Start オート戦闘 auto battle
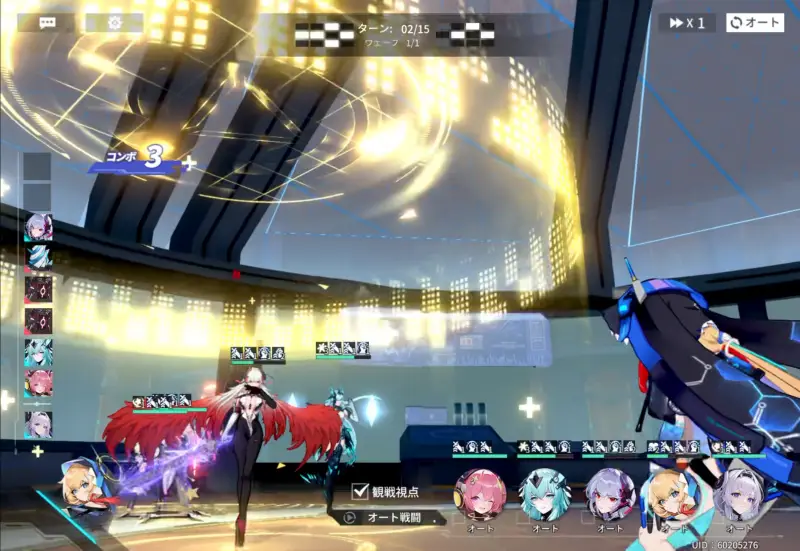Image resolution: width=800 pixels, height=551 pixels. 391,517
